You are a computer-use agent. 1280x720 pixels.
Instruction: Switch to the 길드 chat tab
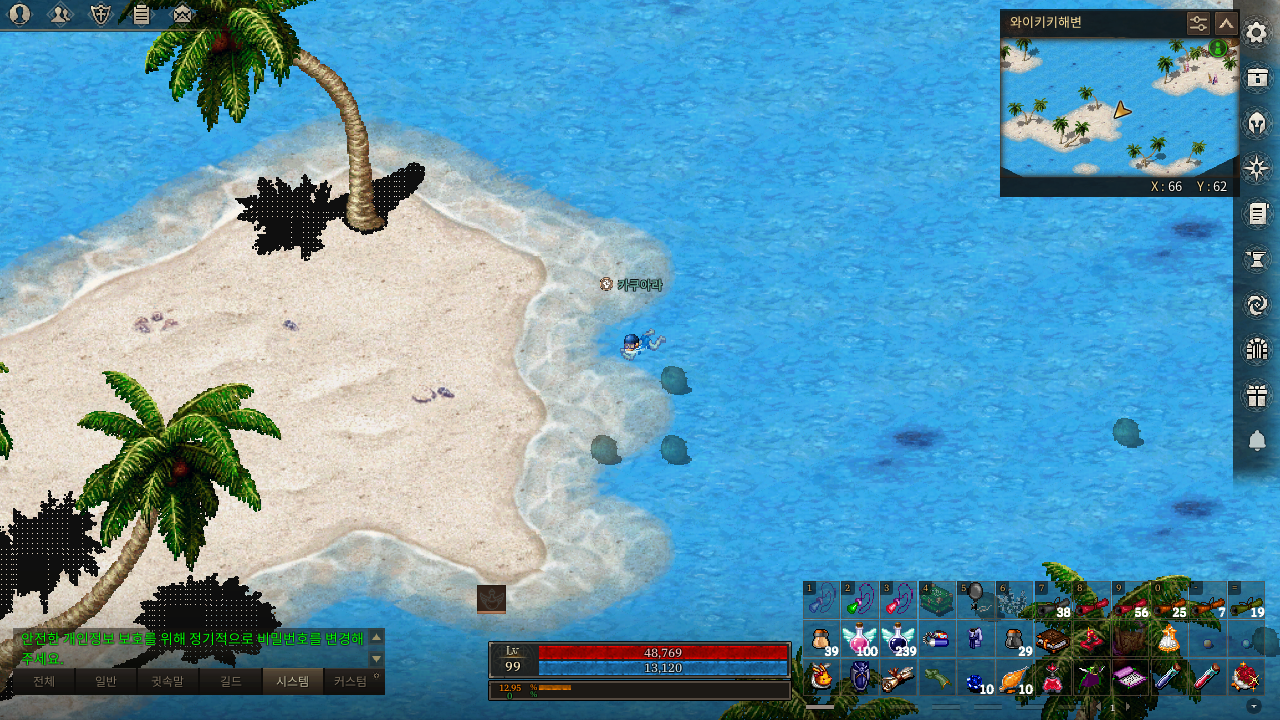(x=231, y=682)
